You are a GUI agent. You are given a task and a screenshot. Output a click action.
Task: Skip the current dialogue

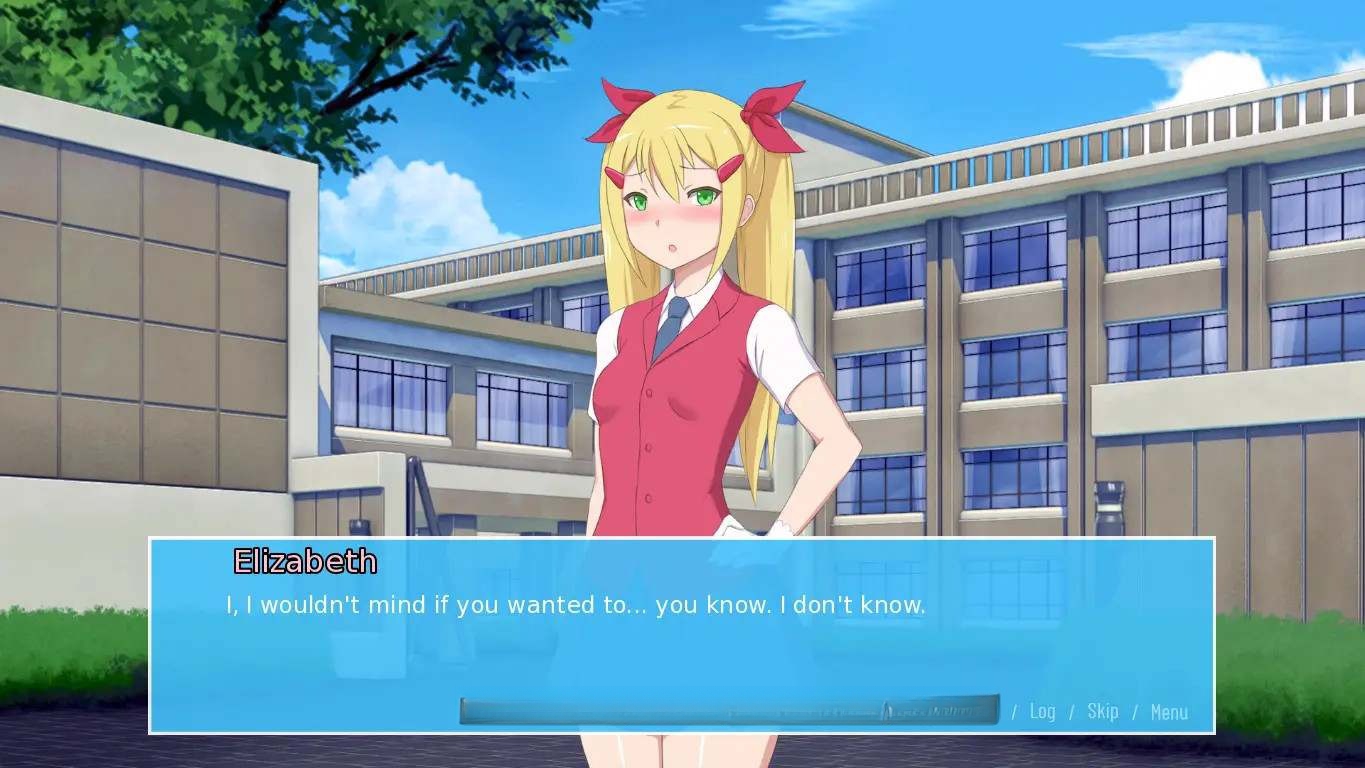pyautogui.click(x=1102, y=711)
